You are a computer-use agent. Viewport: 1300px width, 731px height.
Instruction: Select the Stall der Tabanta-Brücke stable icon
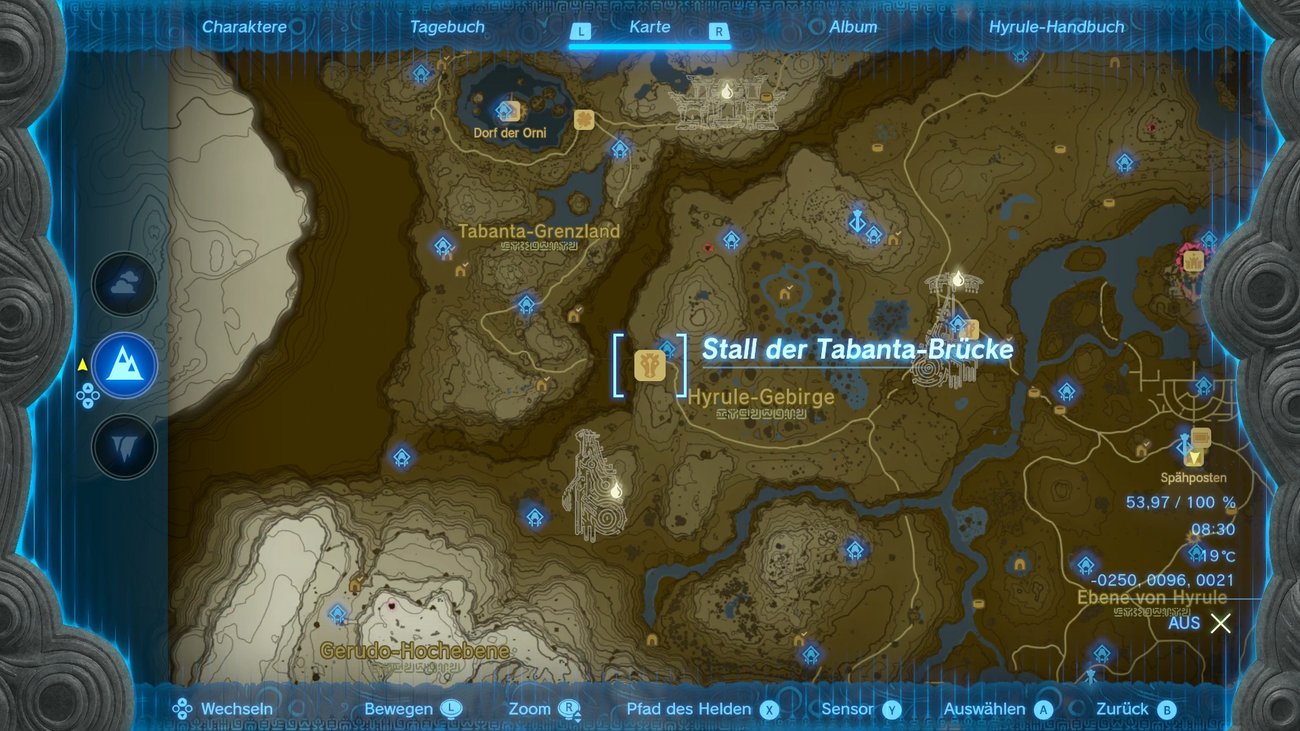tap(648, 367)
